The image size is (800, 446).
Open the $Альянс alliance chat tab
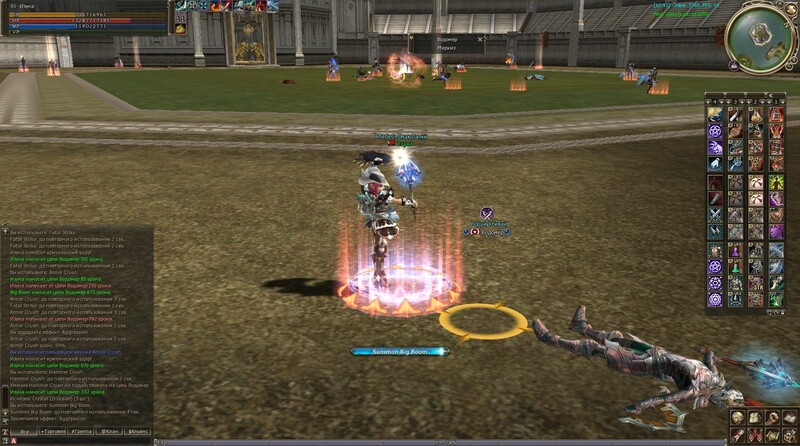tap(139, 430)
